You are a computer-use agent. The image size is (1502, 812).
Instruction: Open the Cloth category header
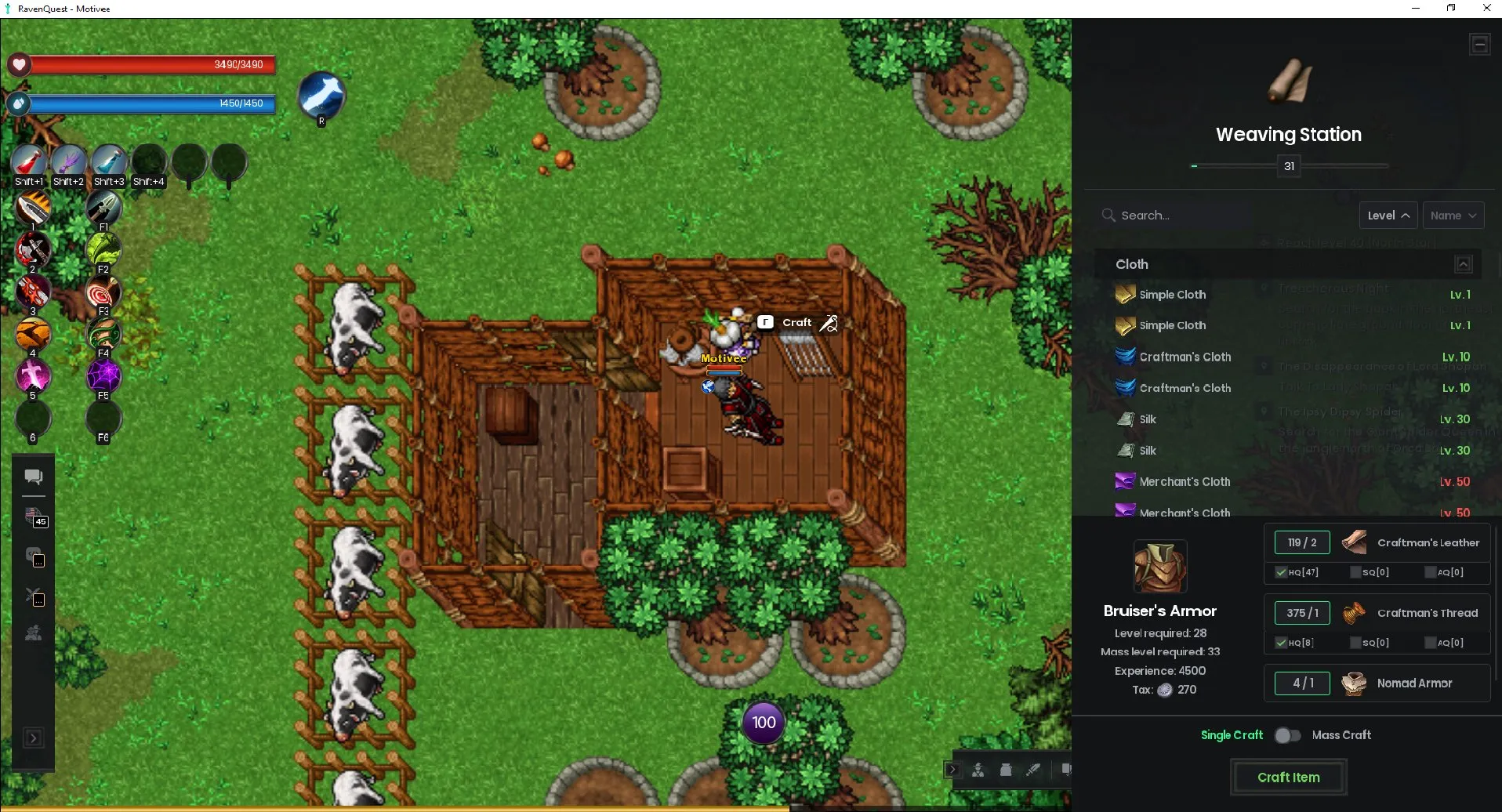coord(1131,264)
